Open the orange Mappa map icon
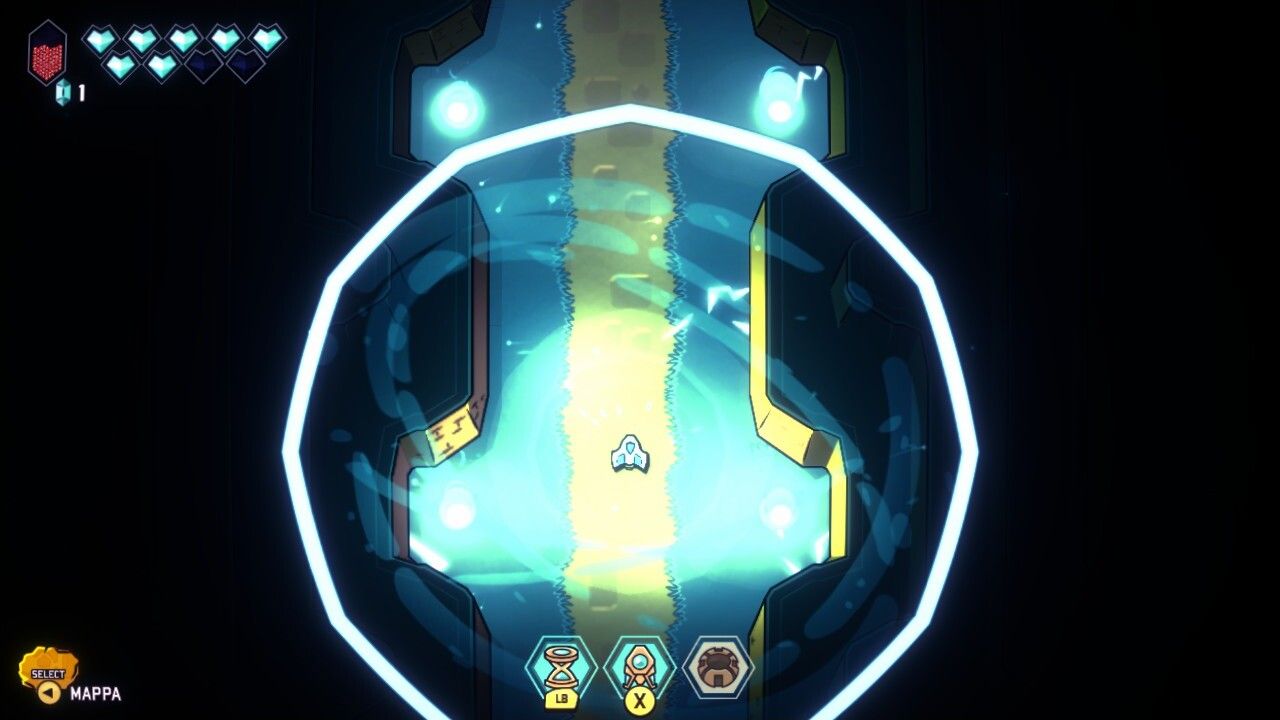 click(x=48, y=672)
